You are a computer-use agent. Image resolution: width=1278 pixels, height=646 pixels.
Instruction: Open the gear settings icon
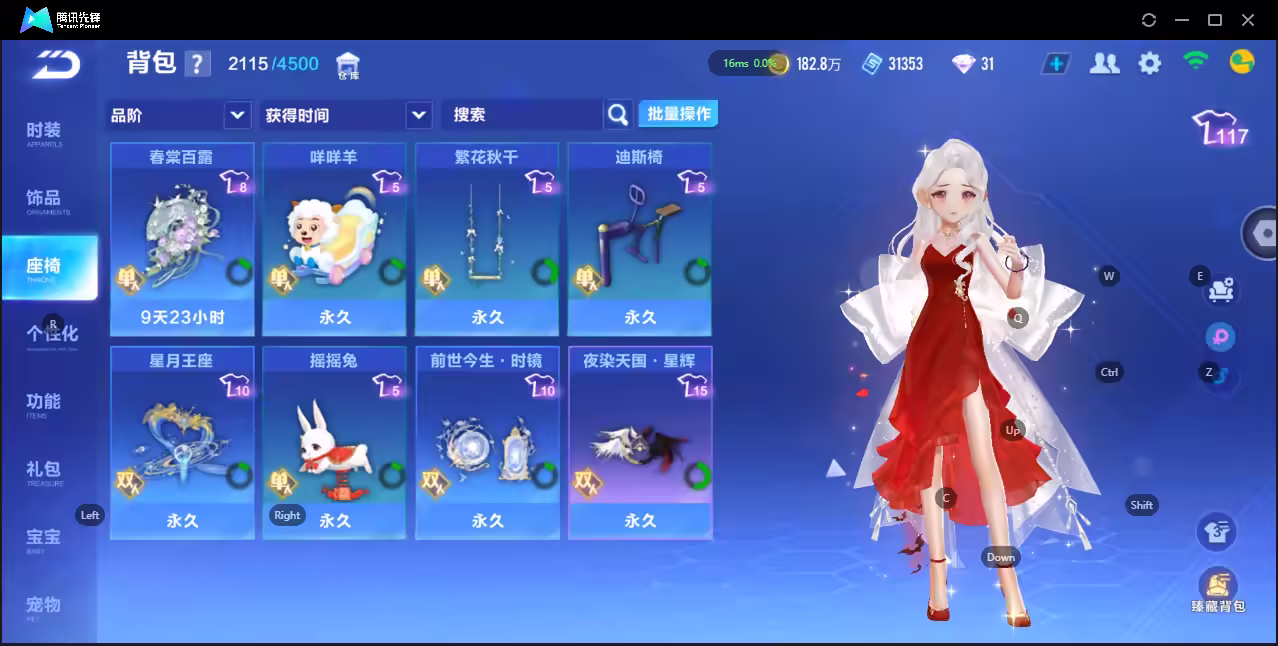tap(1150, 64)
